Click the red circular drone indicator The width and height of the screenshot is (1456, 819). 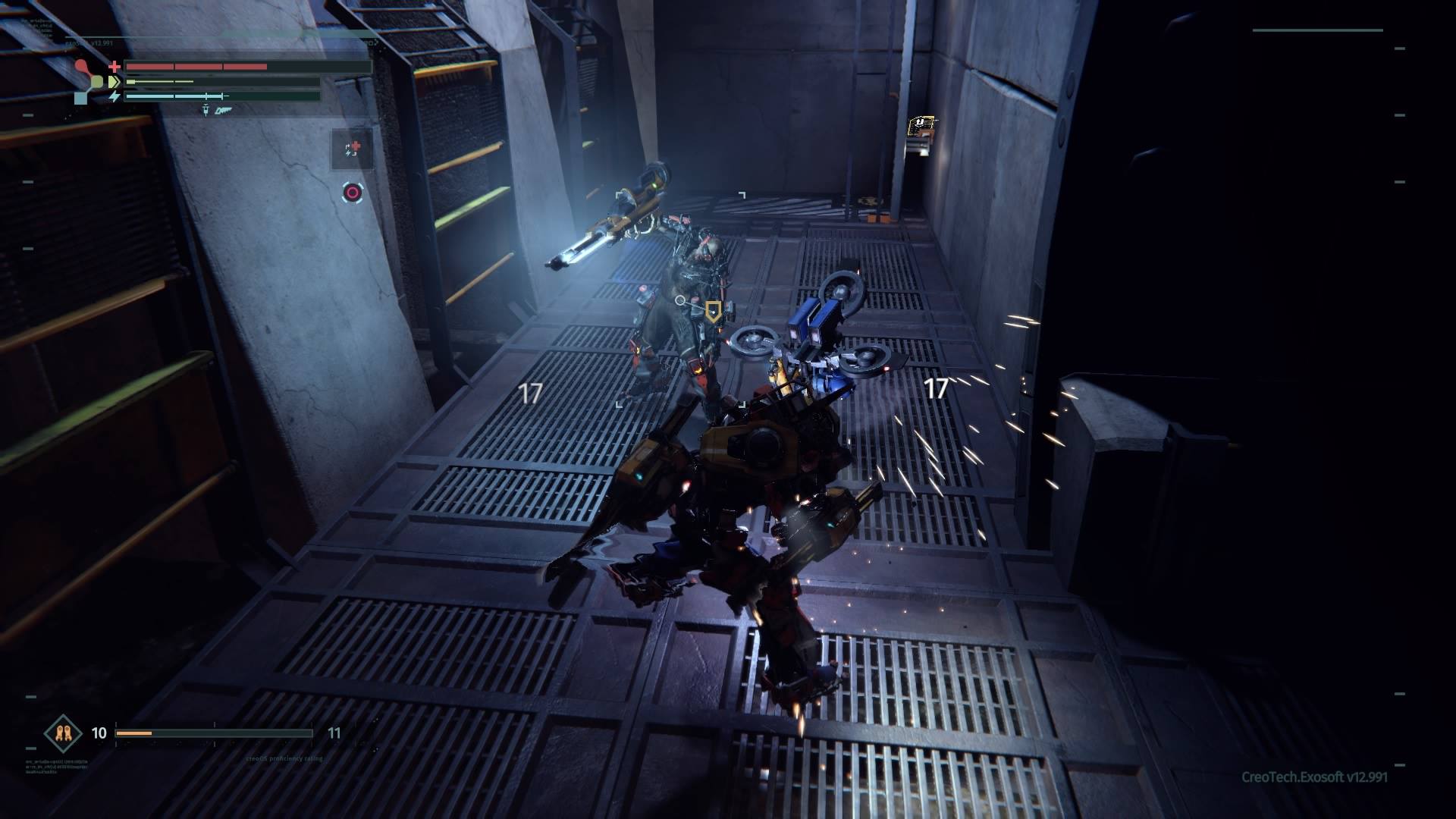352,193
